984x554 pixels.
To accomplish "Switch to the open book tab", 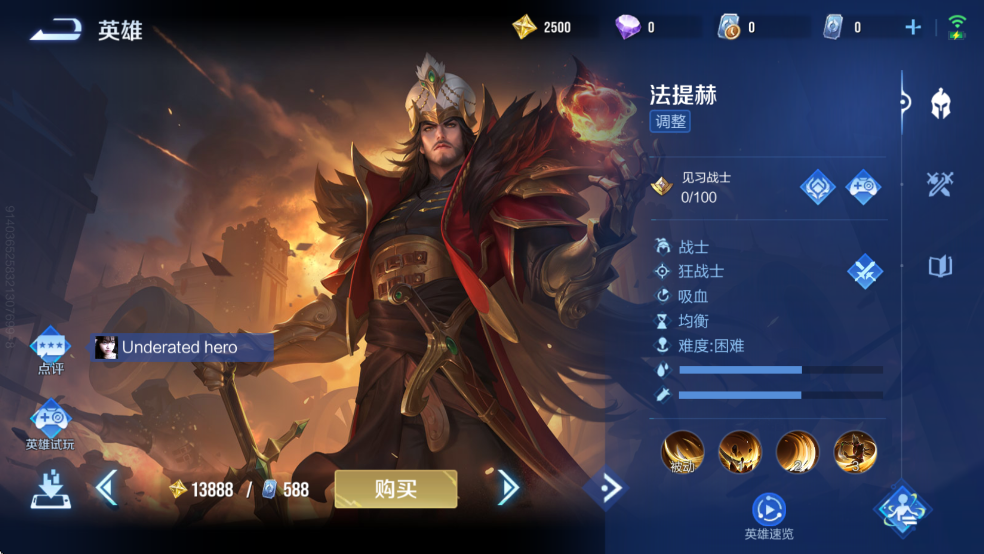I will click(940, 266).
